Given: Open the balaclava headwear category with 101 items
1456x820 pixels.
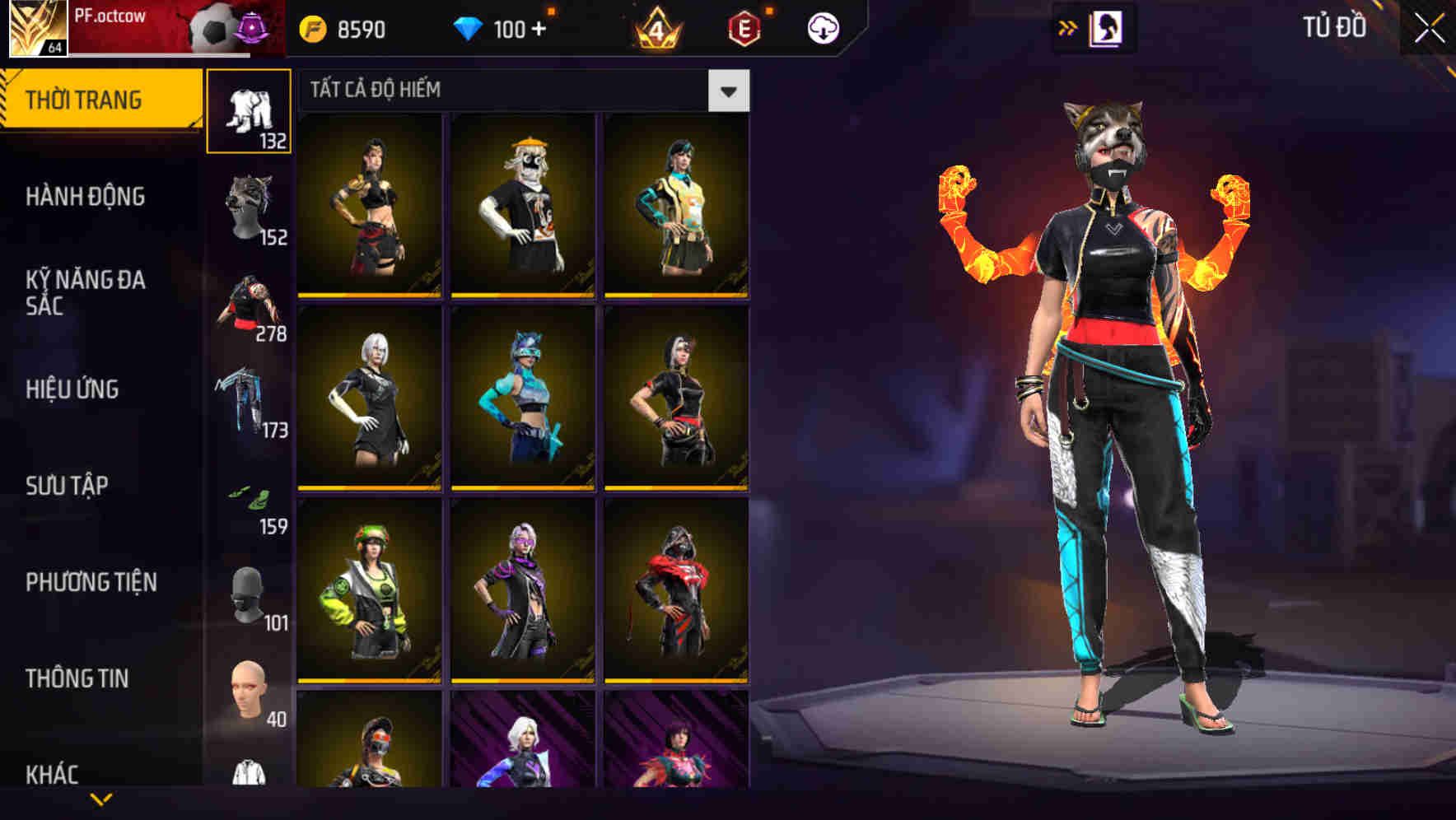Looking at the screenshot, I should (x=250, y=593).
